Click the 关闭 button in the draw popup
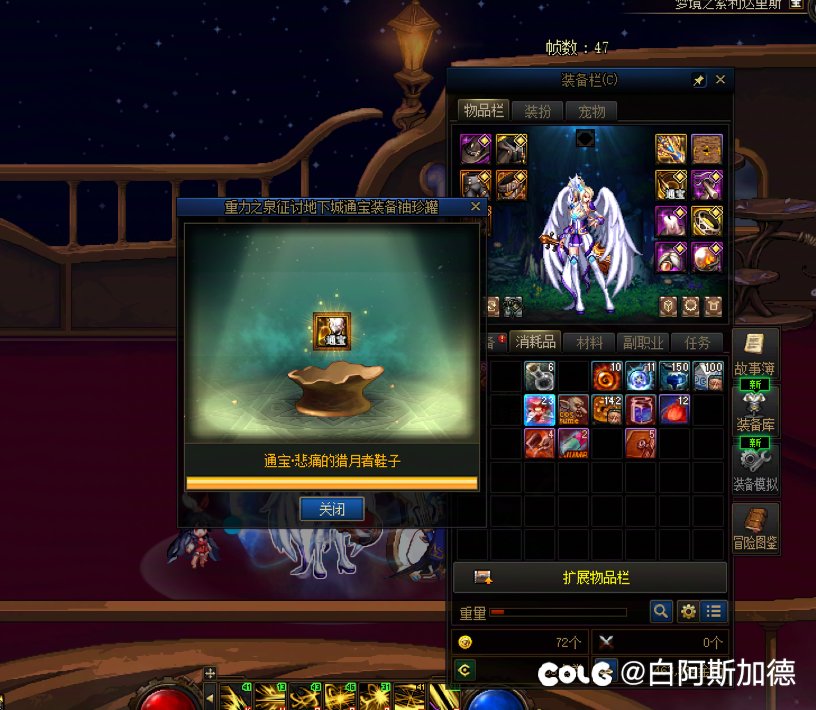 pyautogui.click(x=331, y=509)
